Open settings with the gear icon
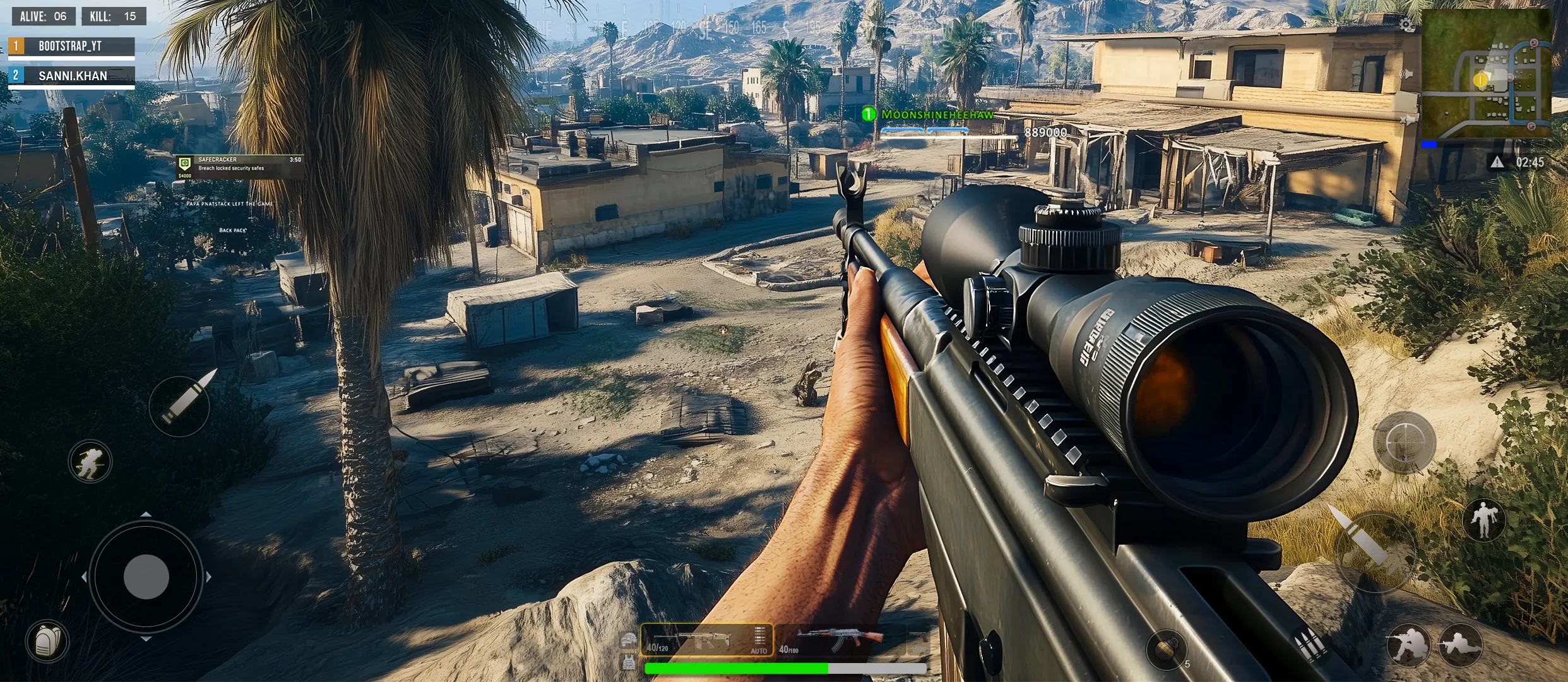Viewport: 1568px width, 682px height. 1406,25
